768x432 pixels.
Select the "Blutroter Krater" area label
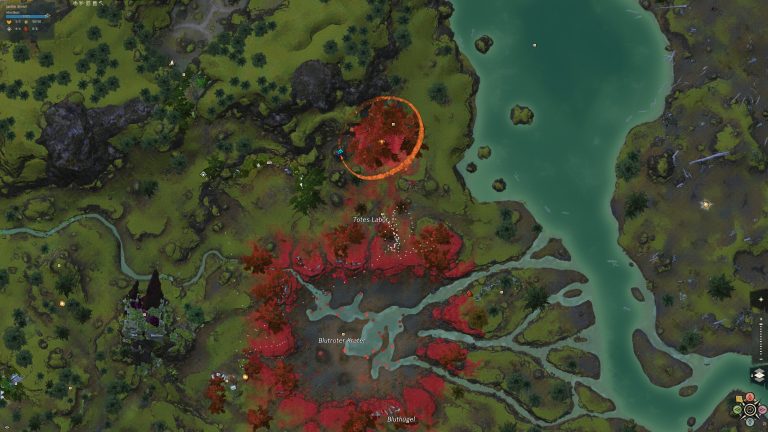tap(341, 340)
